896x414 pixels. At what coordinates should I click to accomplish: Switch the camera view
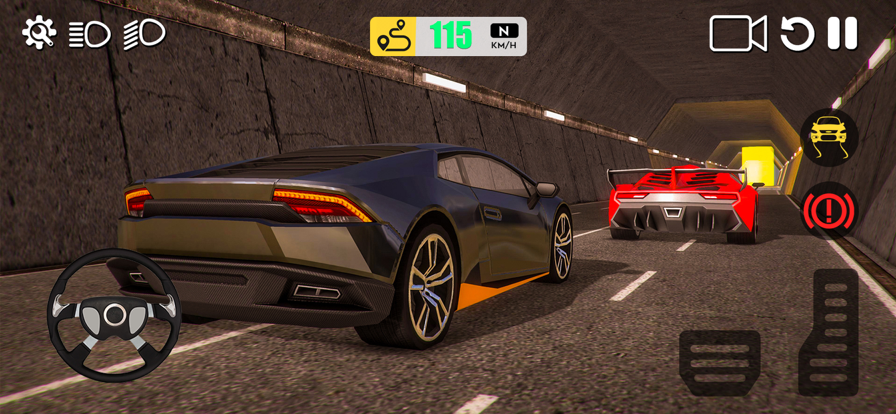pos(738,34)
